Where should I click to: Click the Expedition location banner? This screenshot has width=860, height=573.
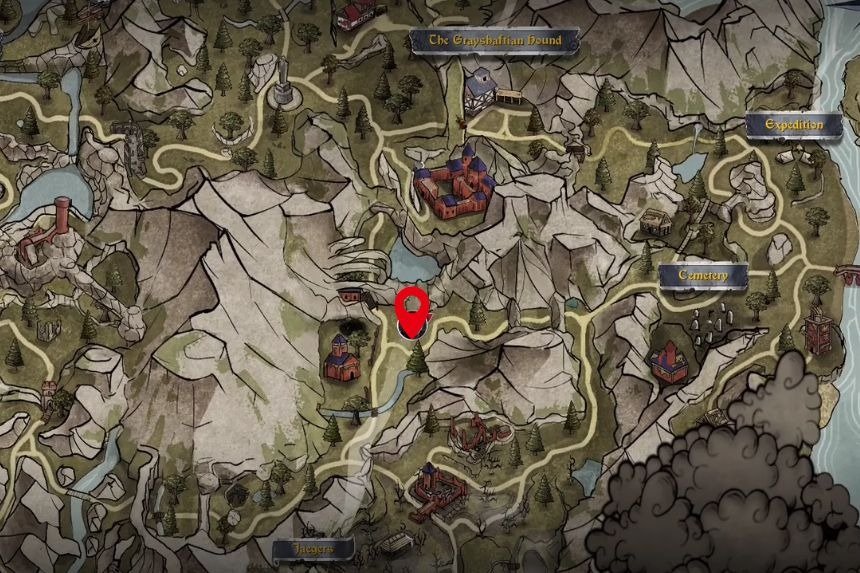[794, 125]
